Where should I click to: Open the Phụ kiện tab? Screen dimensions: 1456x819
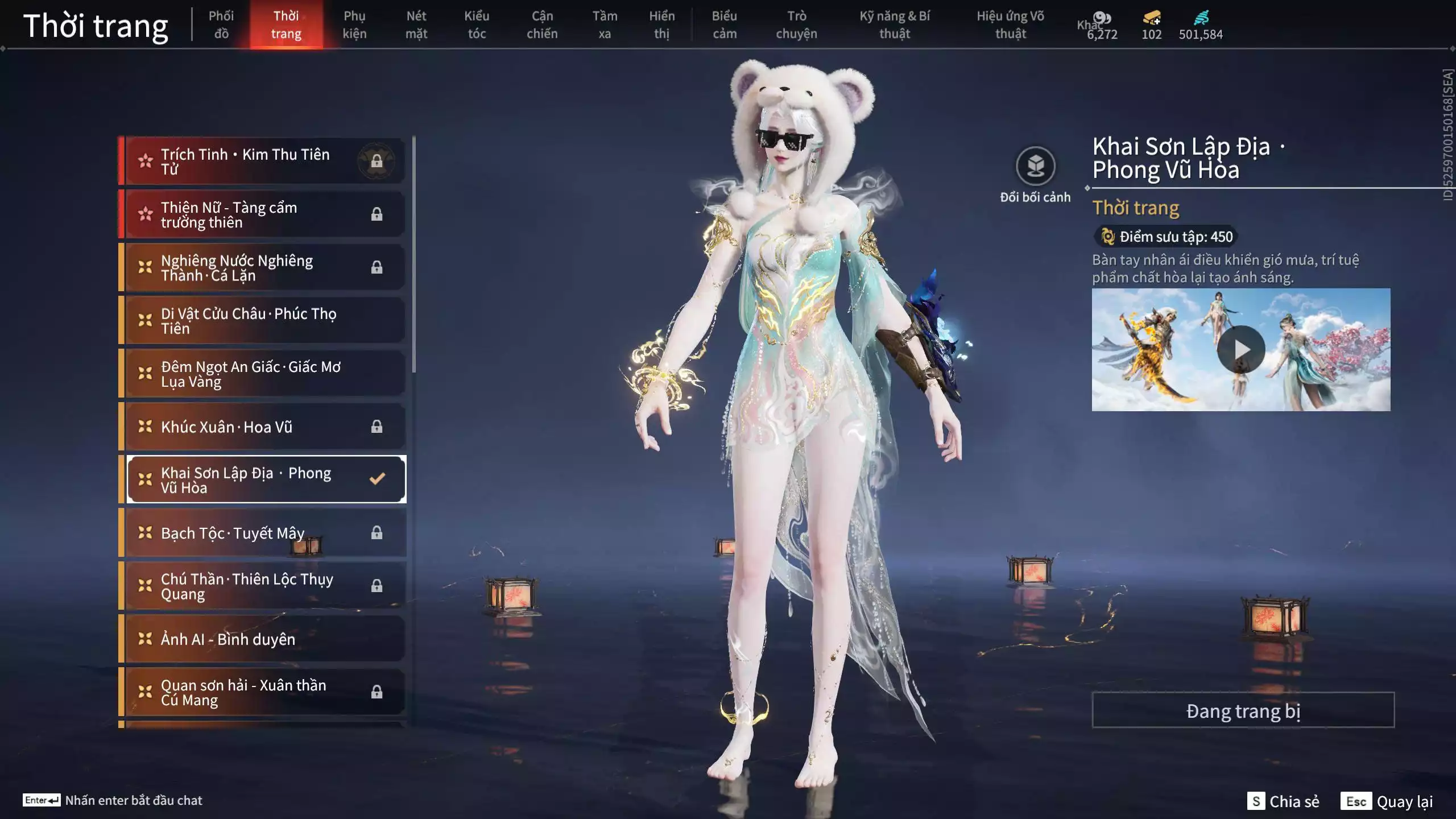tap(354, 24)
